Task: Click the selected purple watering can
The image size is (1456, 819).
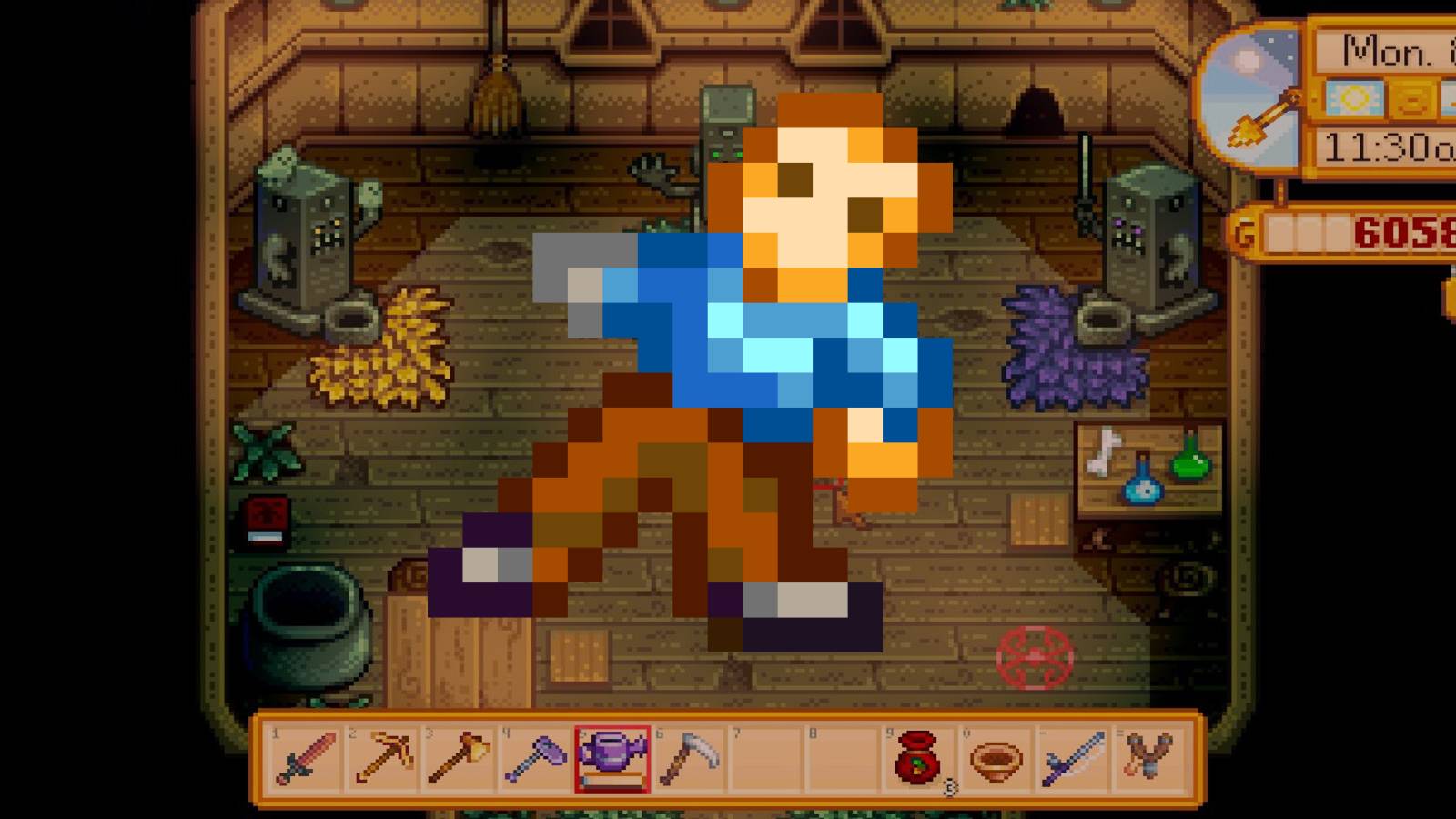Action: (612, 757)
